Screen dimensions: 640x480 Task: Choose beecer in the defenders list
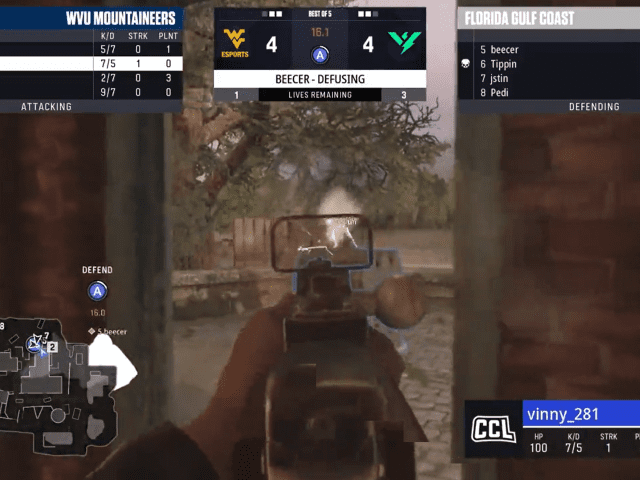click(504, 49)
